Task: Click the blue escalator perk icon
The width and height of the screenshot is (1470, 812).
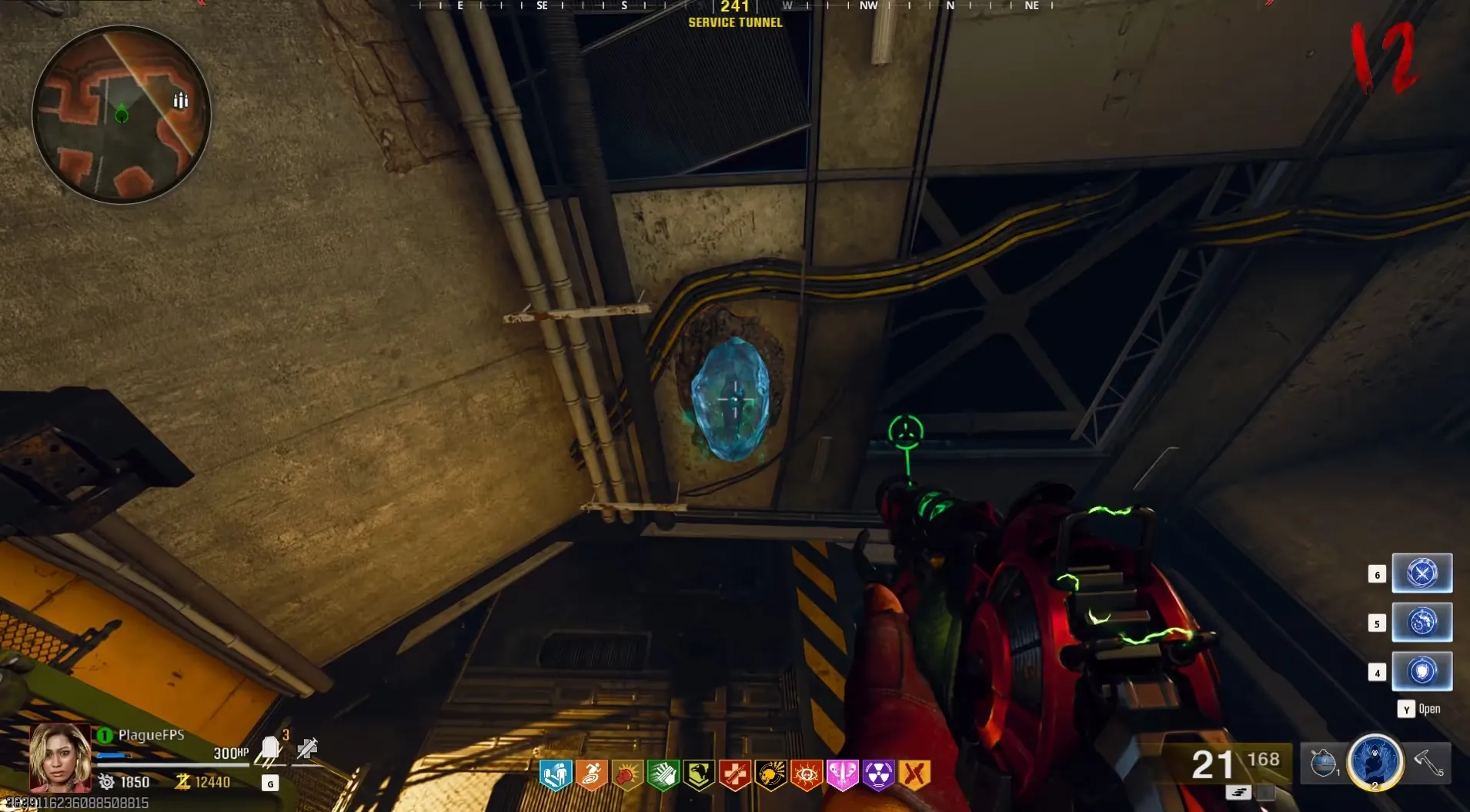Action: click(555, 774)
